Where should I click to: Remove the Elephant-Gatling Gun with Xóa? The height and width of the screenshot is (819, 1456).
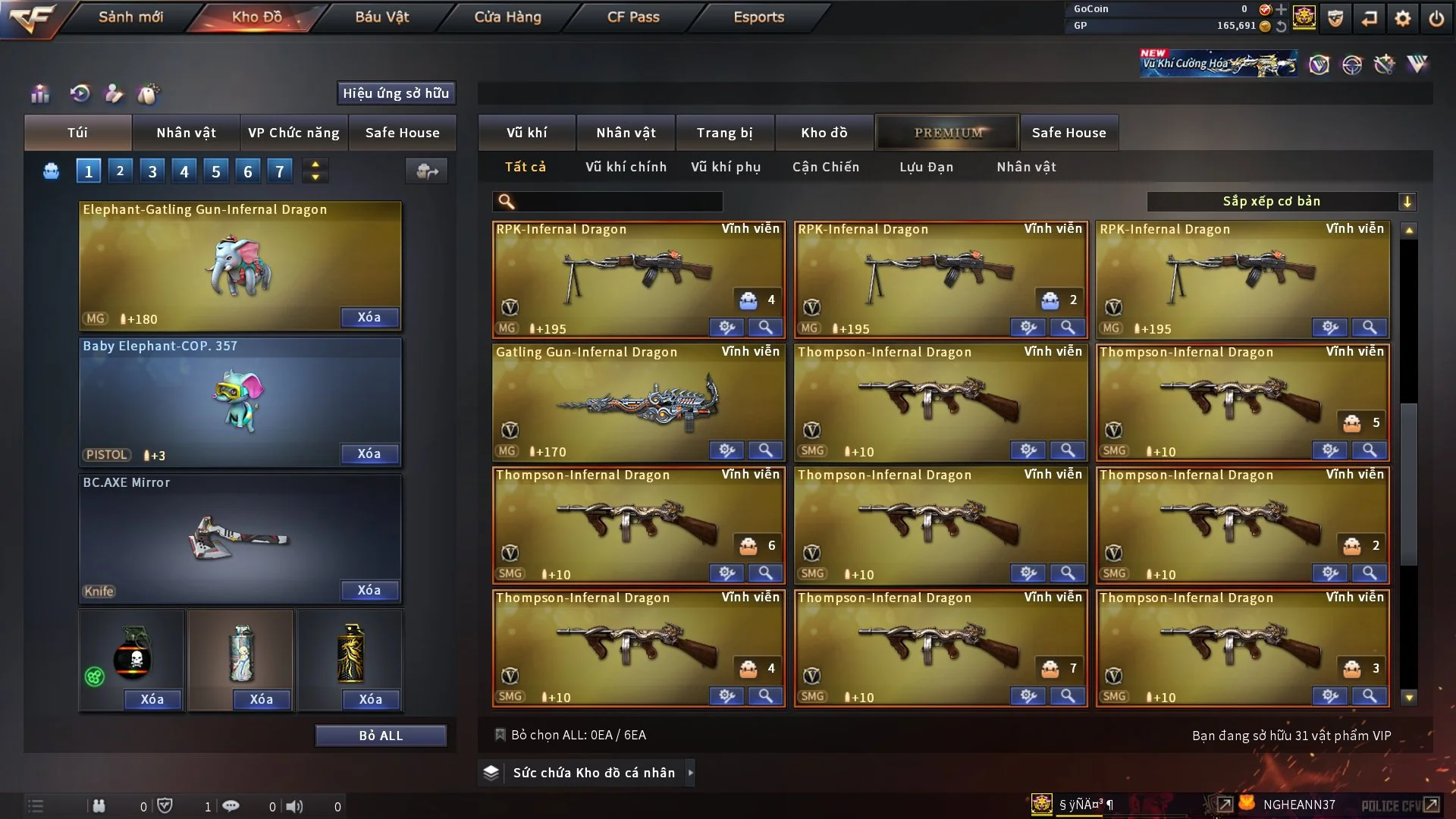[x=369, y=317]
